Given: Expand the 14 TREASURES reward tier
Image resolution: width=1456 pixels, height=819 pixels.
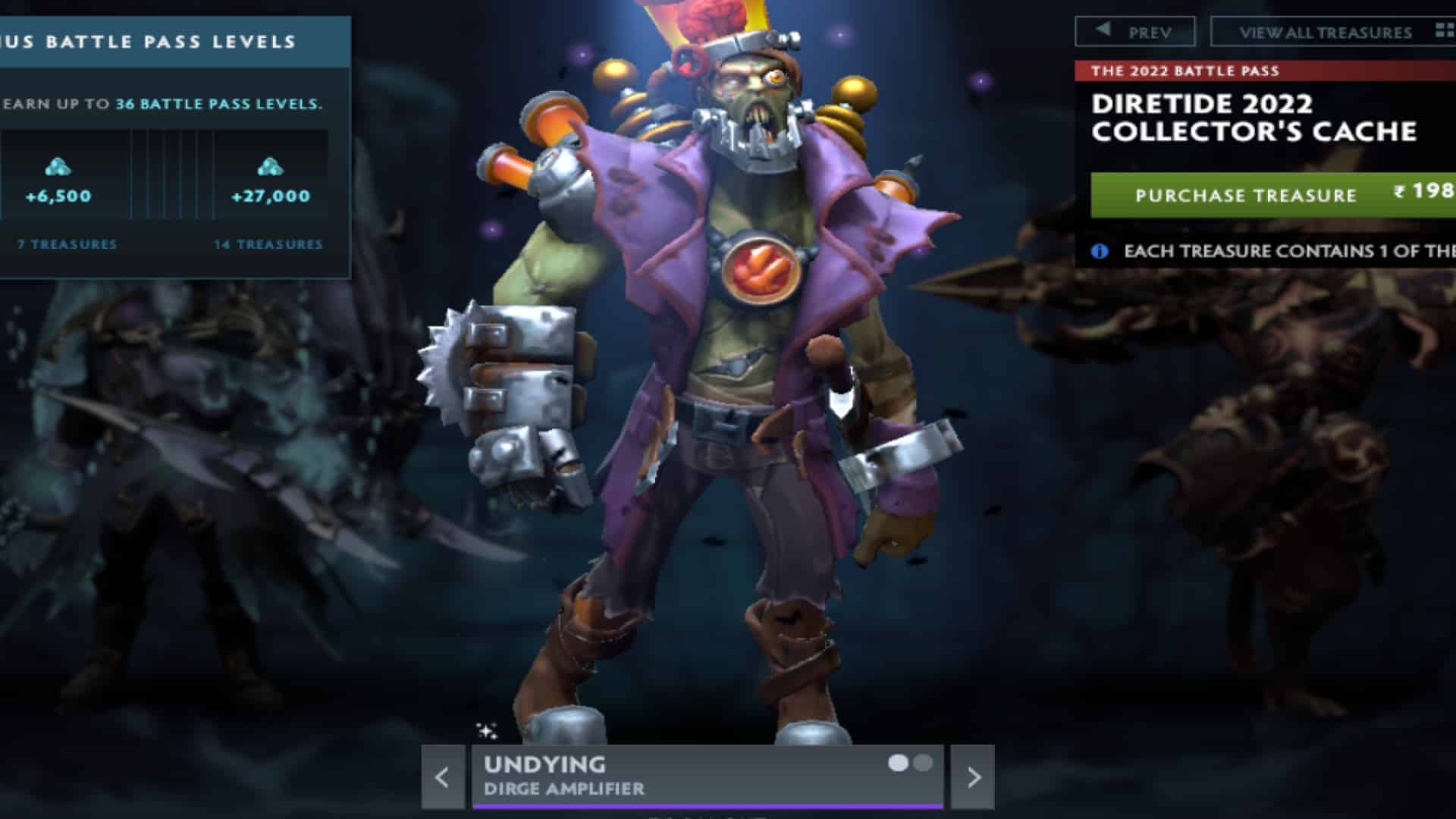Looking at the screenshot, I should coord(268,245).
